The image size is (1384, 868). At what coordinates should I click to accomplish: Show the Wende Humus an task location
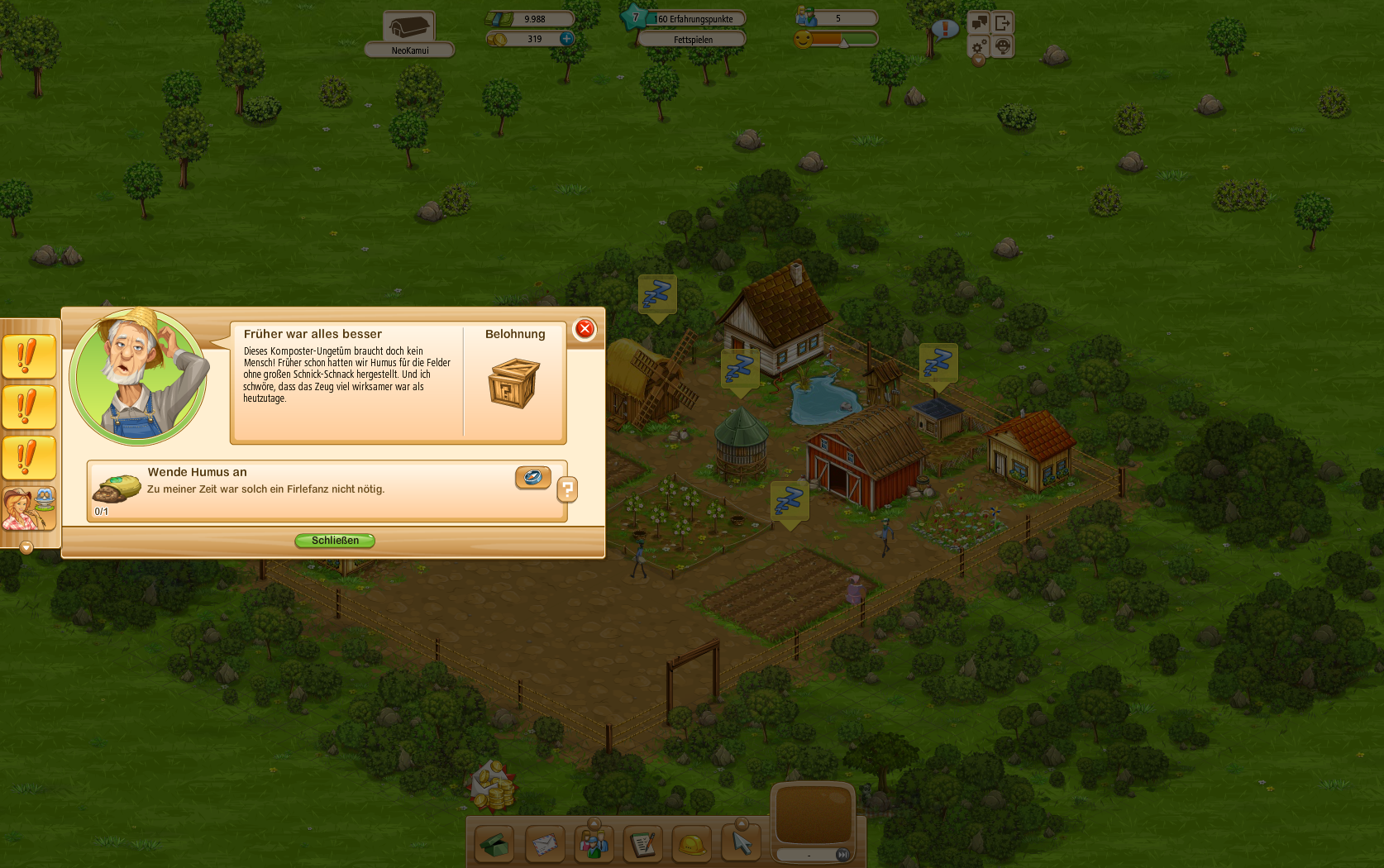[x=532, y=477]
